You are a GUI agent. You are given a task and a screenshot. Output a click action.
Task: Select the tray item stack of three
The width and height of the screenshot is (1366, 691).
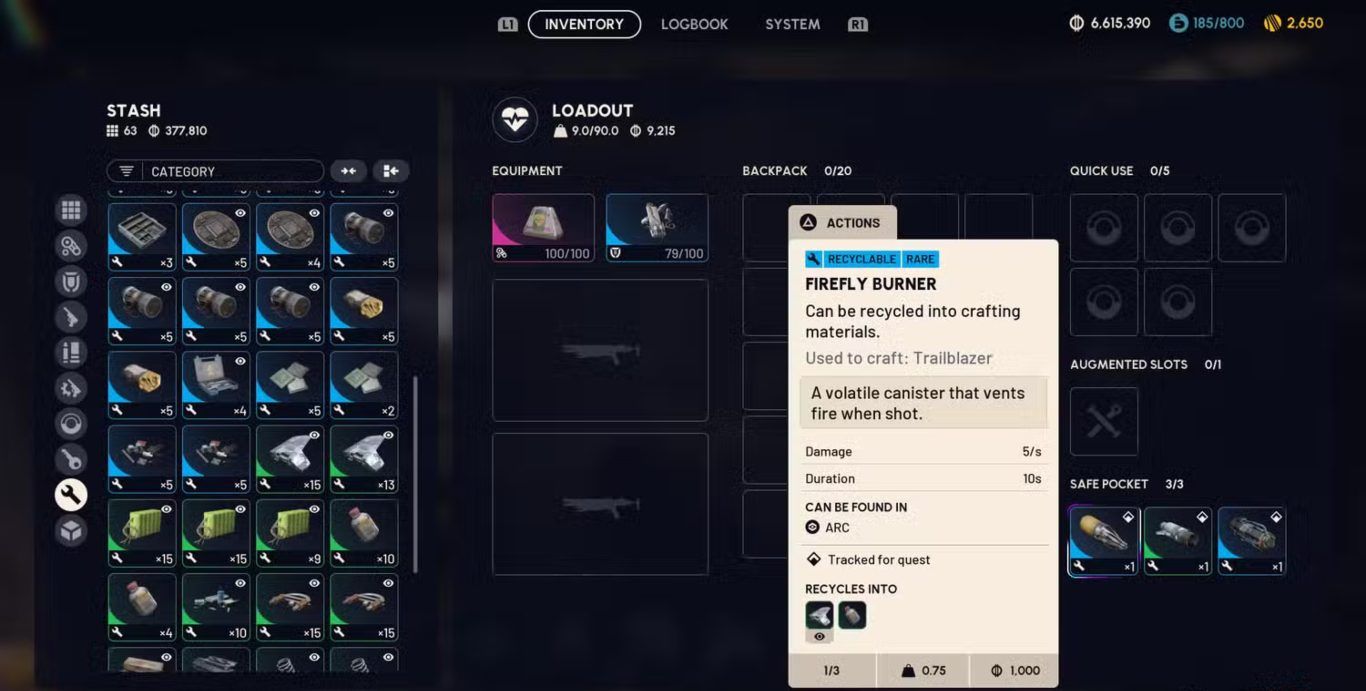(142, 237)
